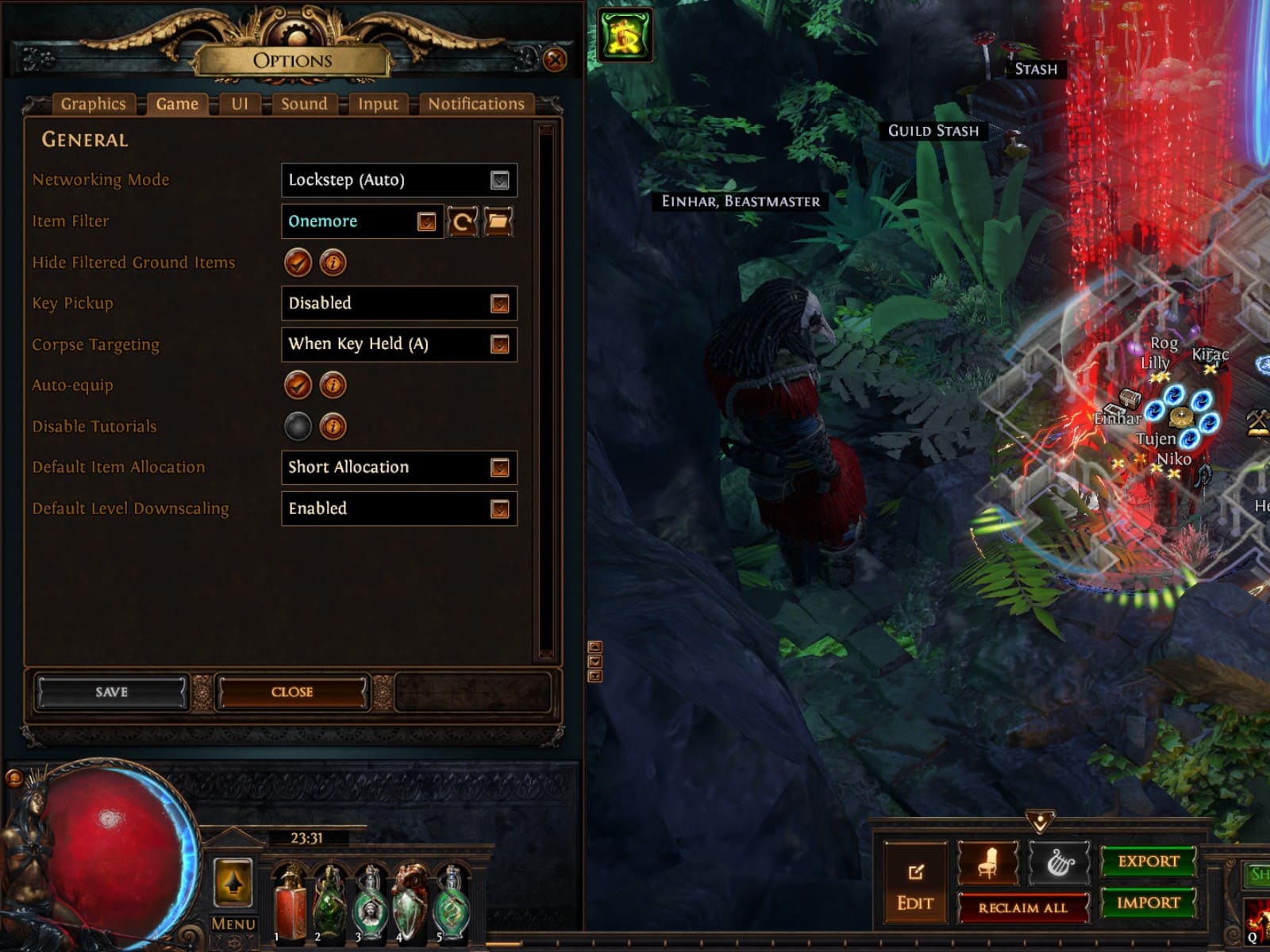Click the Reclaim All hideout button
This screenshot has height=952, width=1270.
pos(1022,908)
